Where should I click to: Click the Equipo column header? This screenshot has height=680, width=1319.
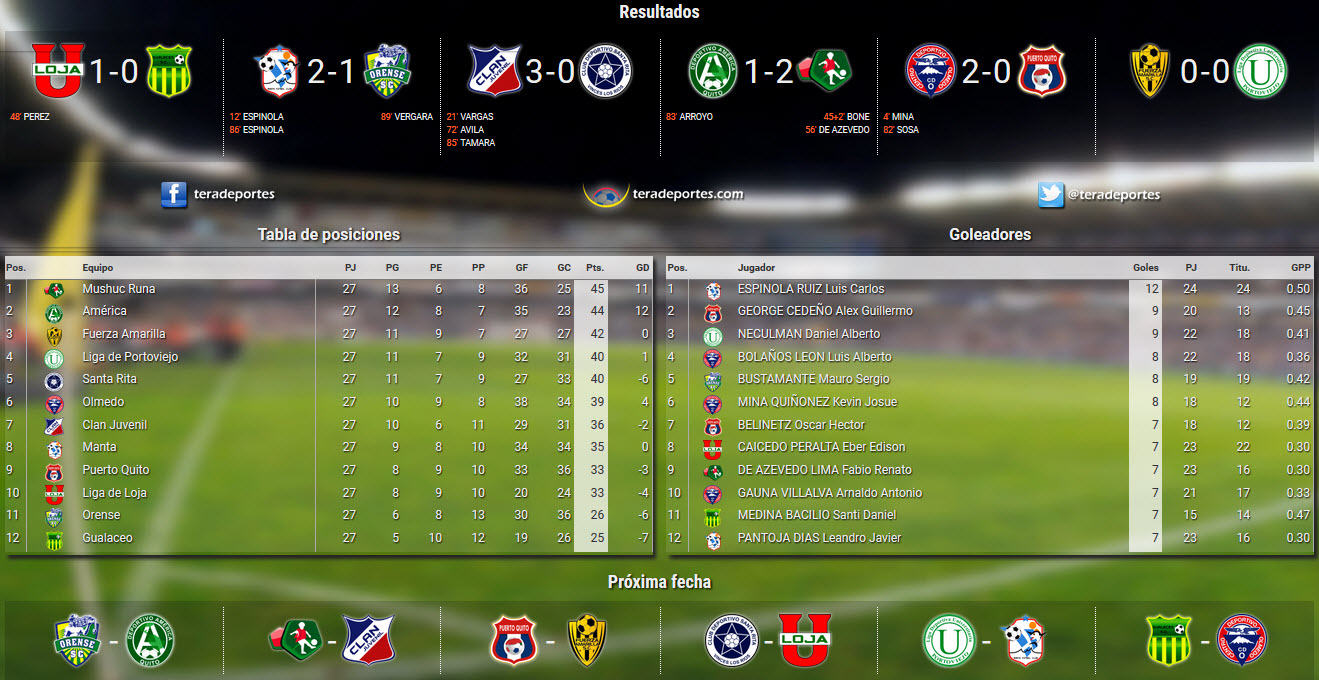98,268
